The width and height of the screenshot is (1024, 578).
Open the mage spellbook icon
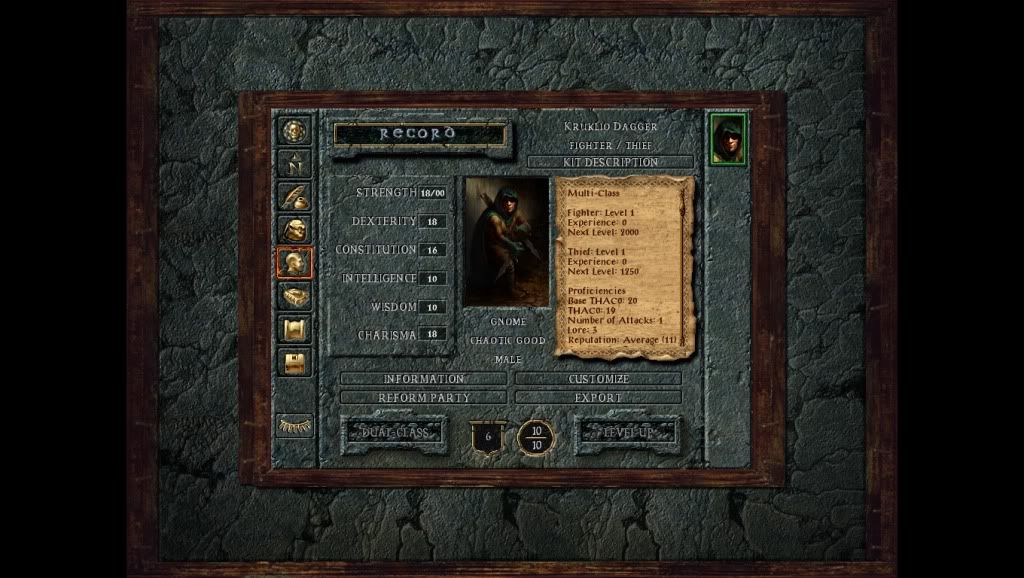pos(295,296)
